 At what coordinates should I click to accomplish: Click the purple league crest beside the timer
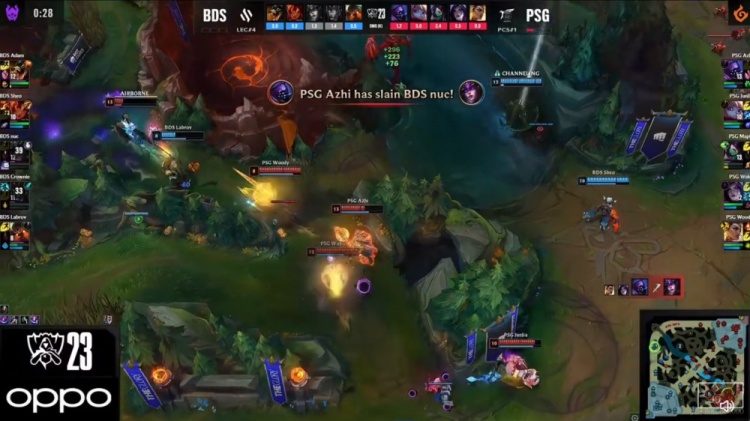[14, 13]
